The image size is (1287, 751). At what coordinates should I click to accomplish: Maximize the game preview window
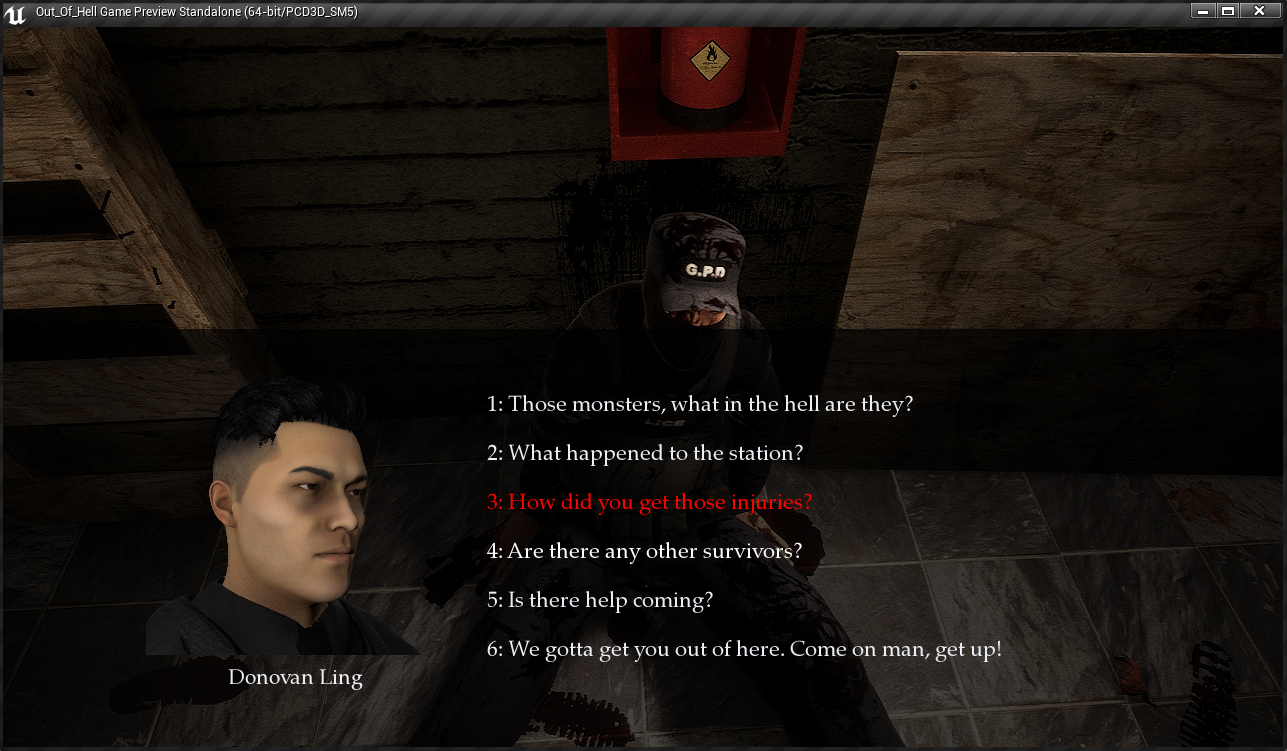point(1228,11)
